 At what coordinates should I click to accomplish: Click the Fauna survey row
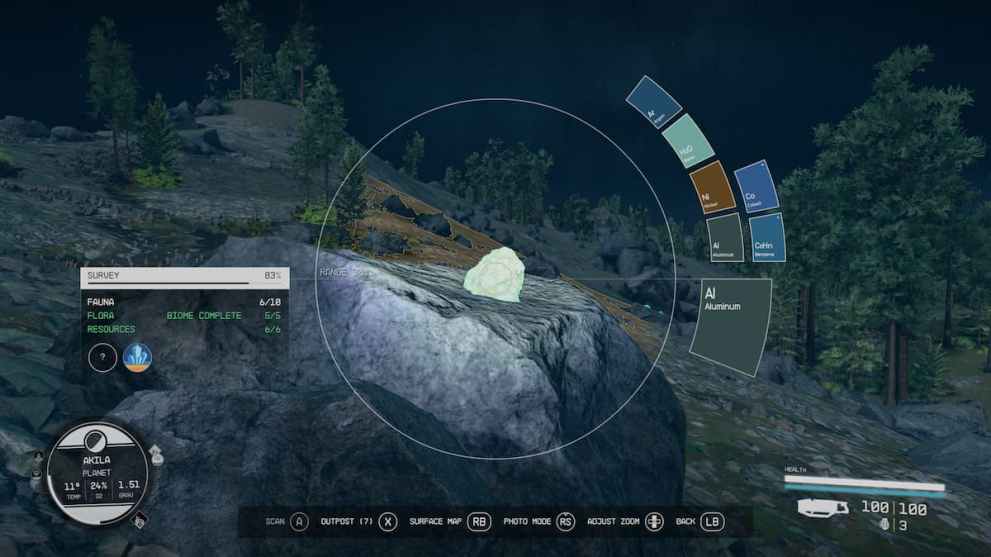(184, 301)
